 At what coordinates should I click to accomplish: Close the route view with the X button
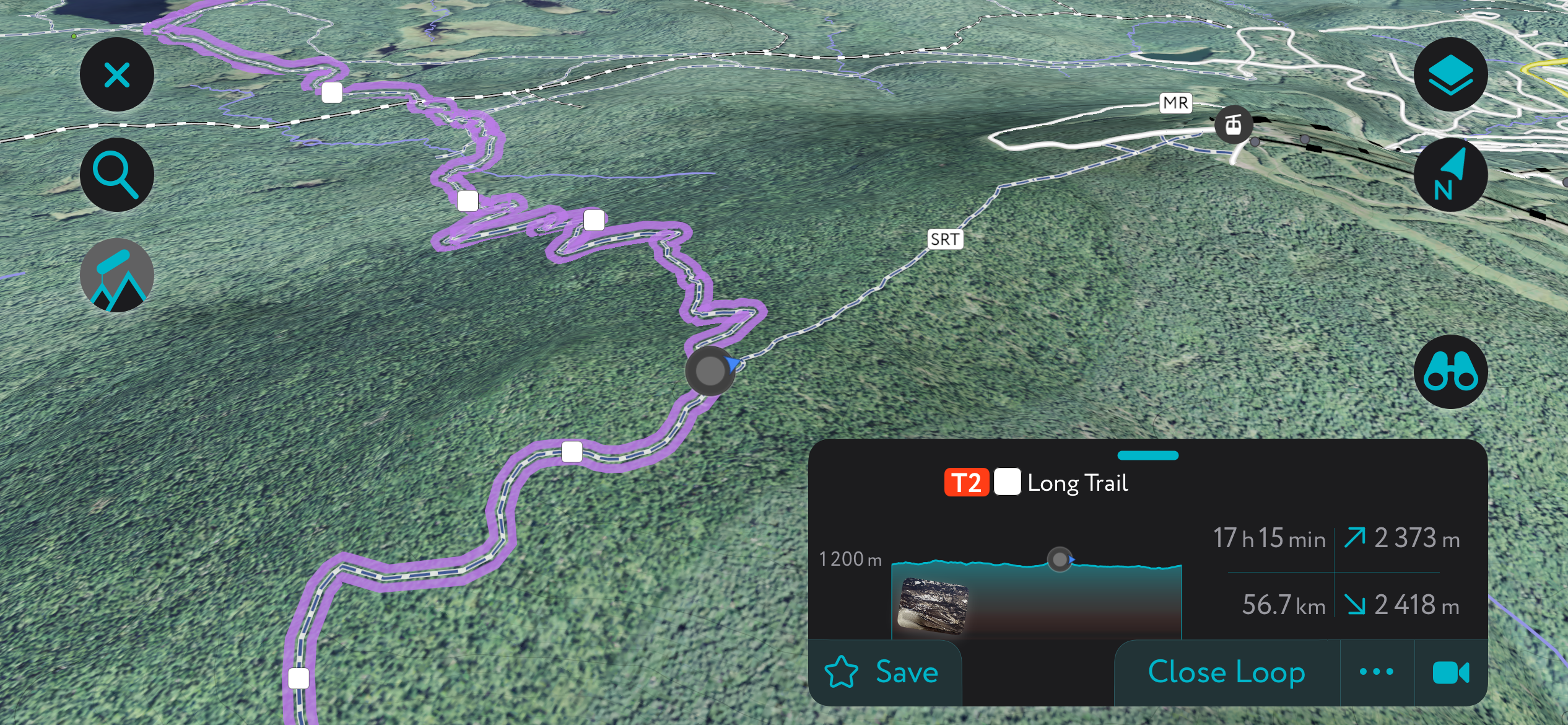tap(117, 75)
